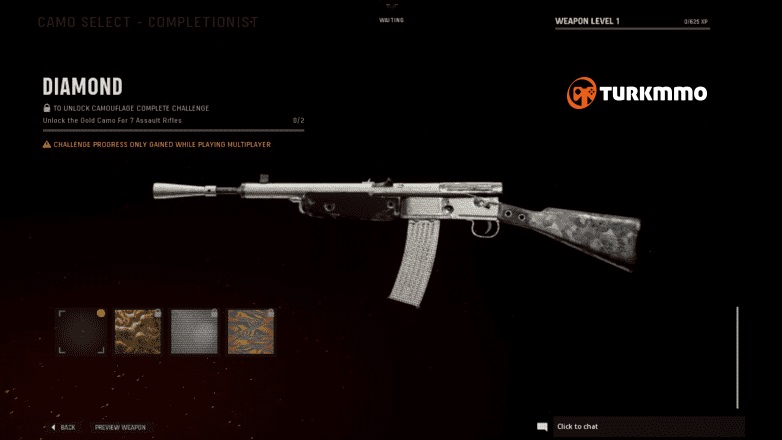Click Preview Weapon
782x440 pixels.
point(120,427)
